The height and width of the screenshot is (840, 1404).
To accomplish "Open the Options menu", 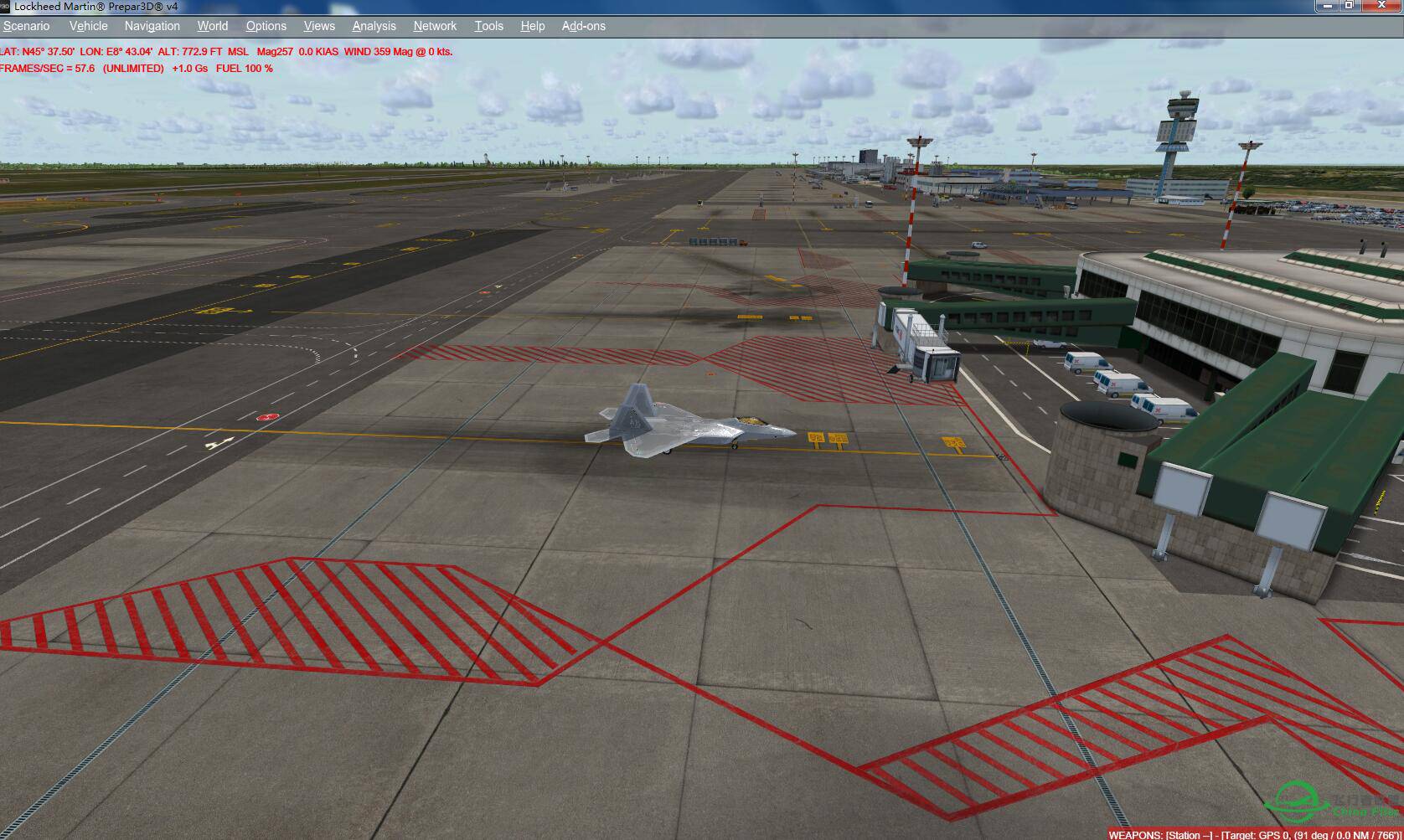I will point(266,26).
